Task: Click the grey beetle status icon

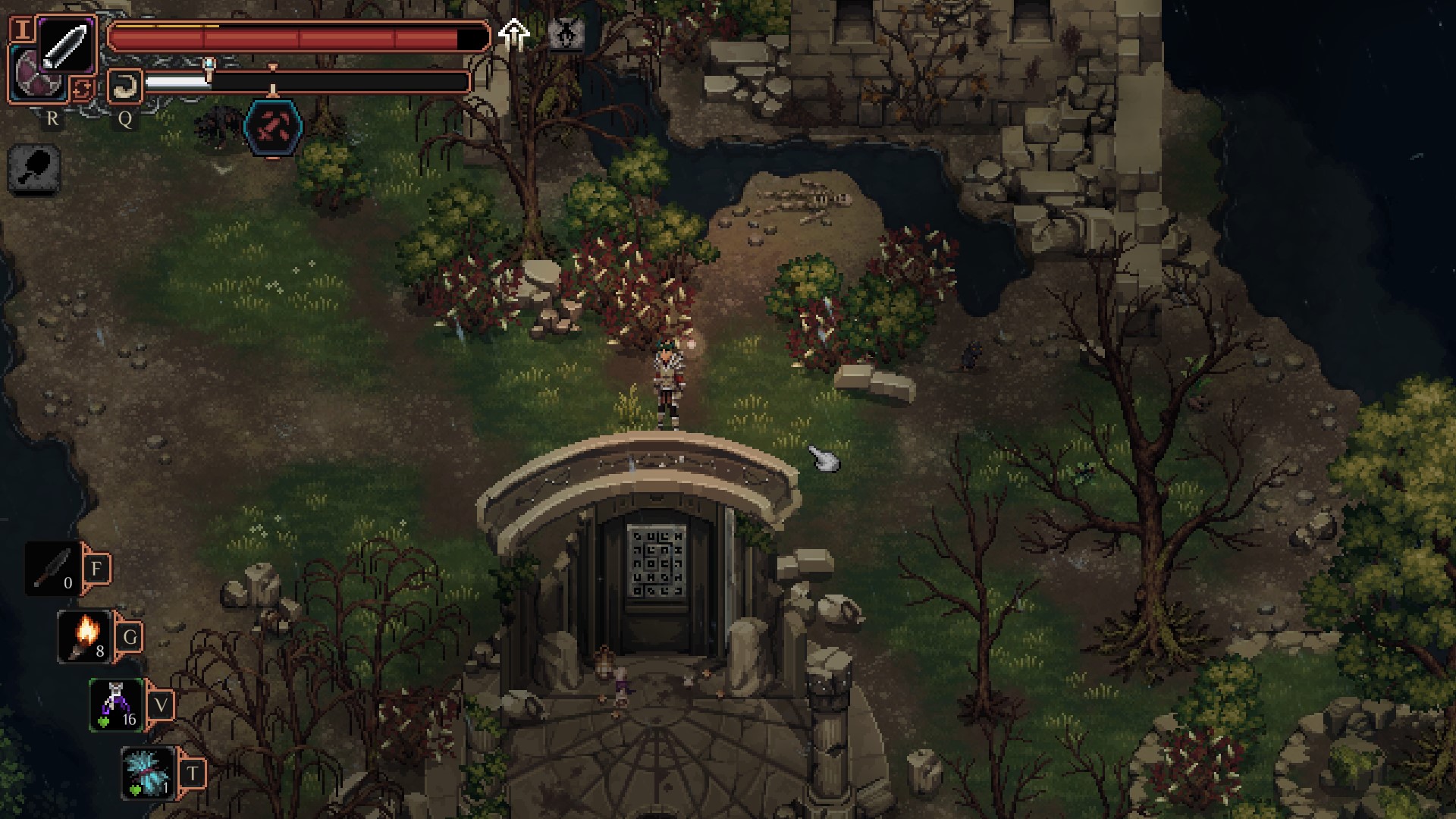Action: (566, 34)
